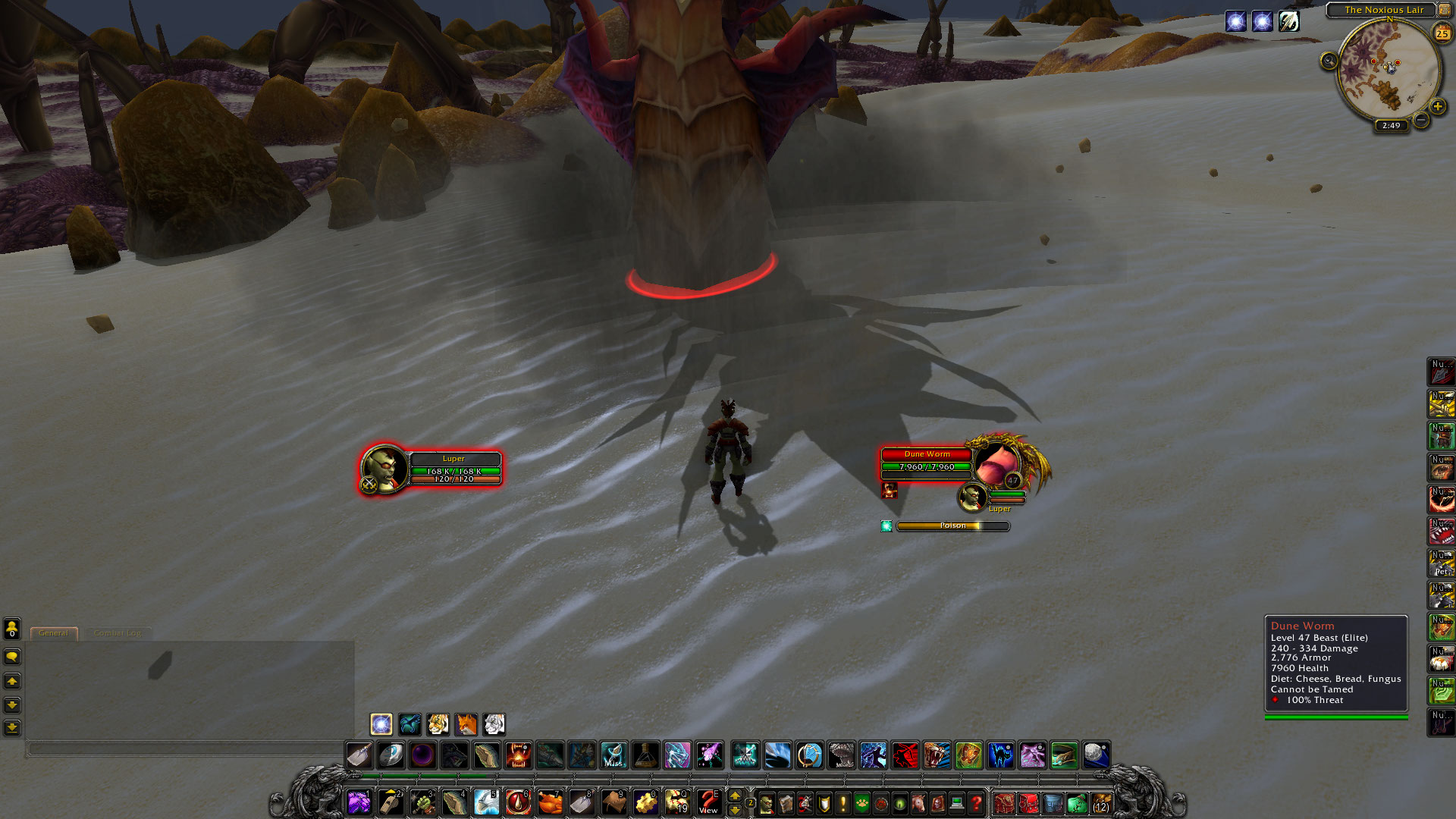Click the action bar page-up arrow

click(733, 795)
